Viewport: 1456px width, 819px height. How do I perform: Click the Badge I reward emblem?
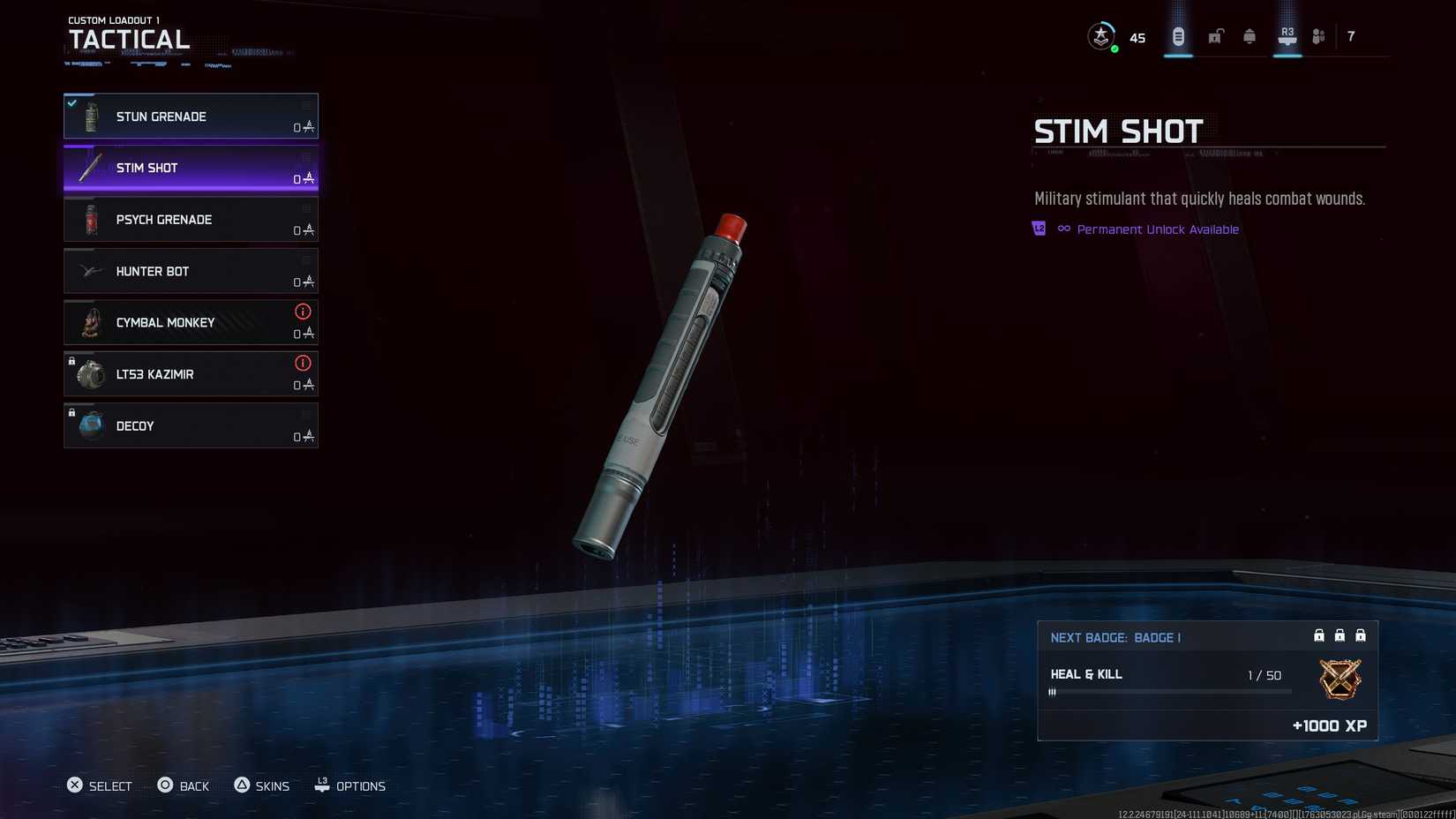[1340, 680]
